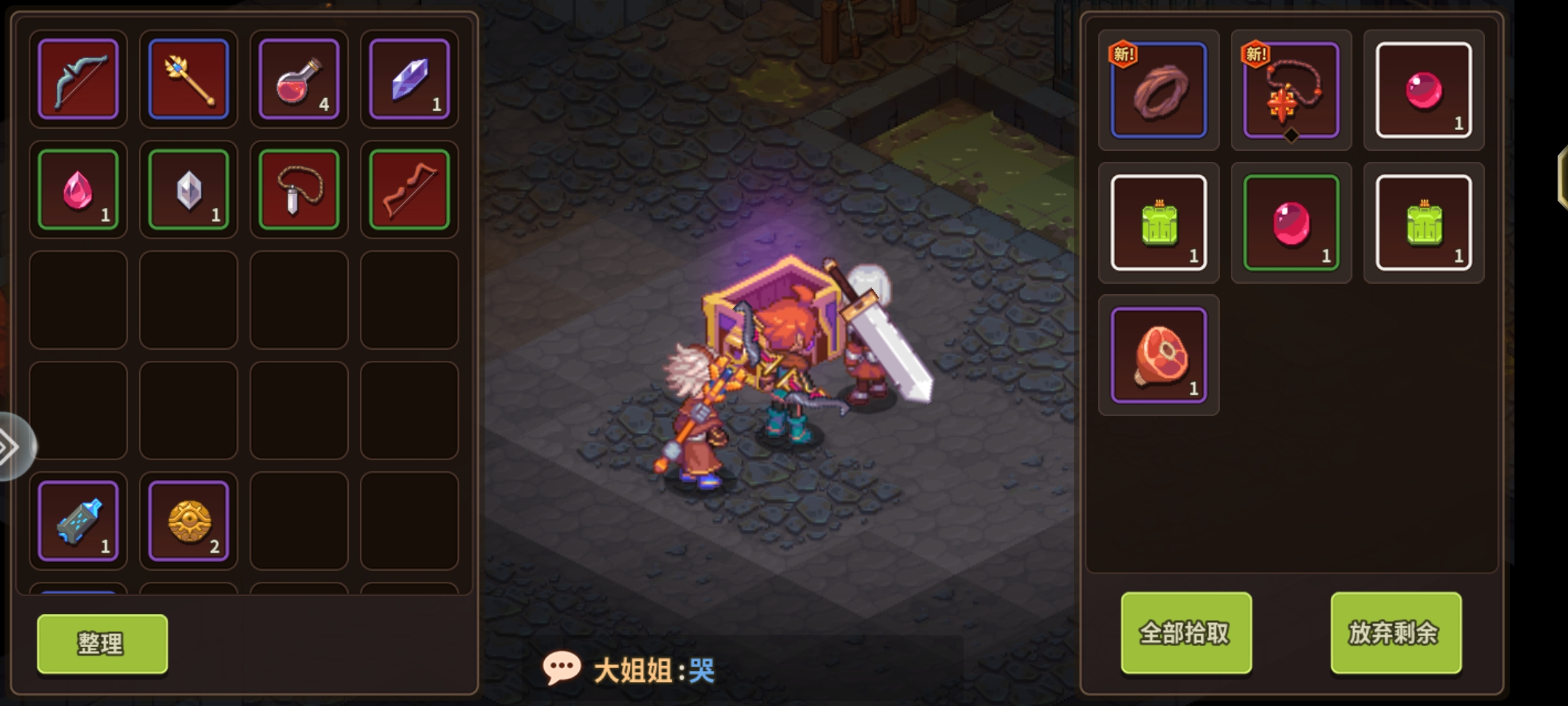1568x706 pixels.
Task: Loot the new brown ring item
Action: click(1158, 90)
